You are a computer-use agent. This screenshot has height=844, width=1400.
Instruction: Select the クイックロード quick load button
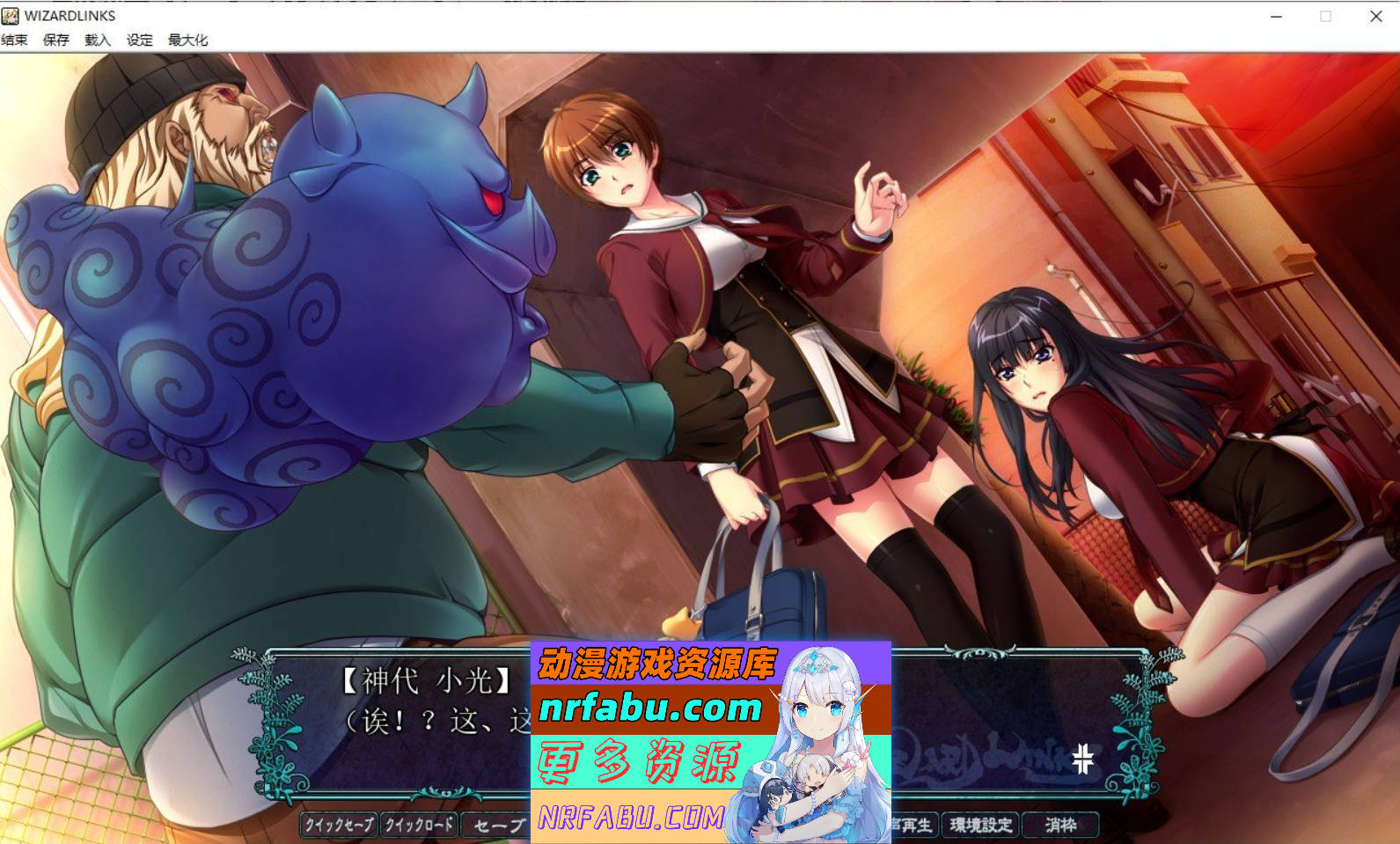[x=420, y=826]
